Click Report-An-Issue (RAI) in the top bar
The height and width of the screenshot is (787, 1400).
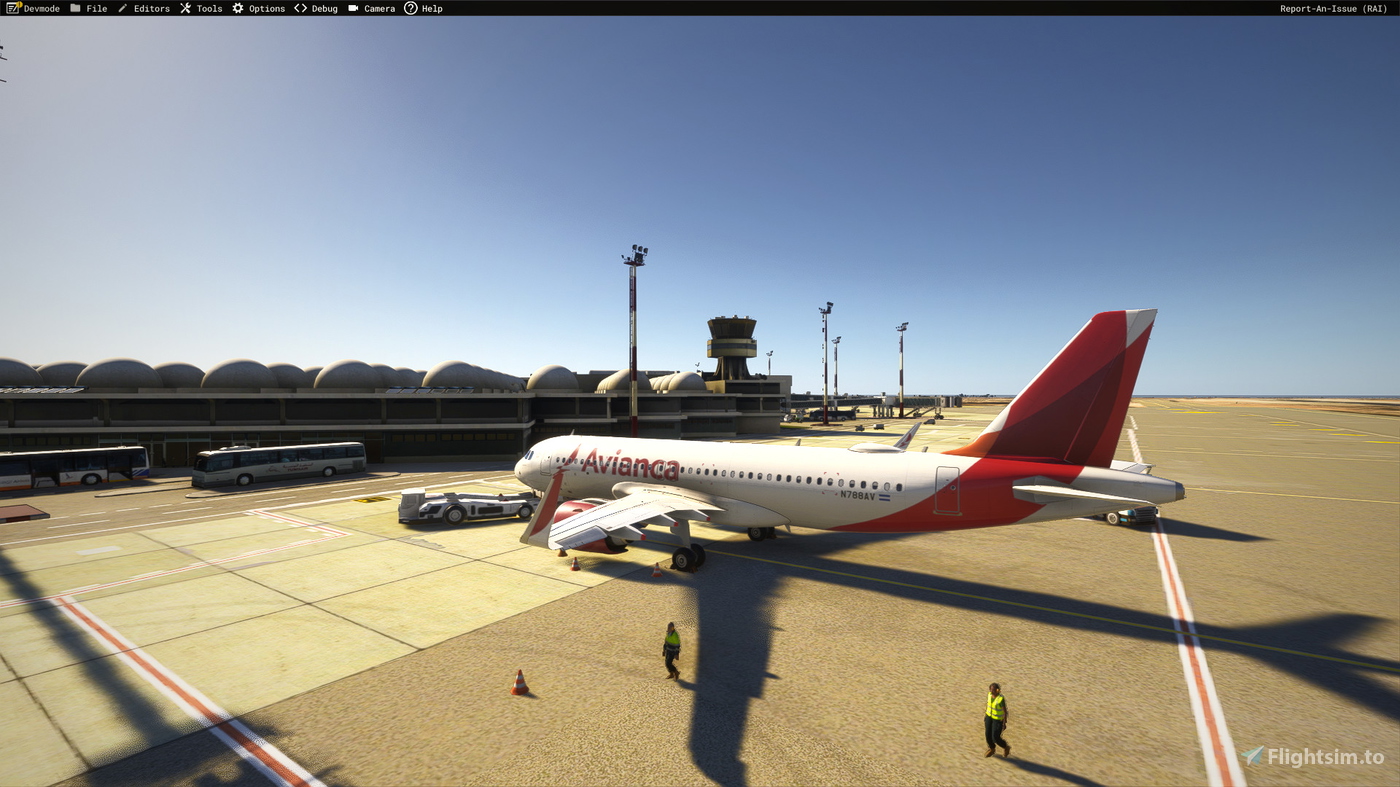pyautogui.click(x=1334, y=8)
